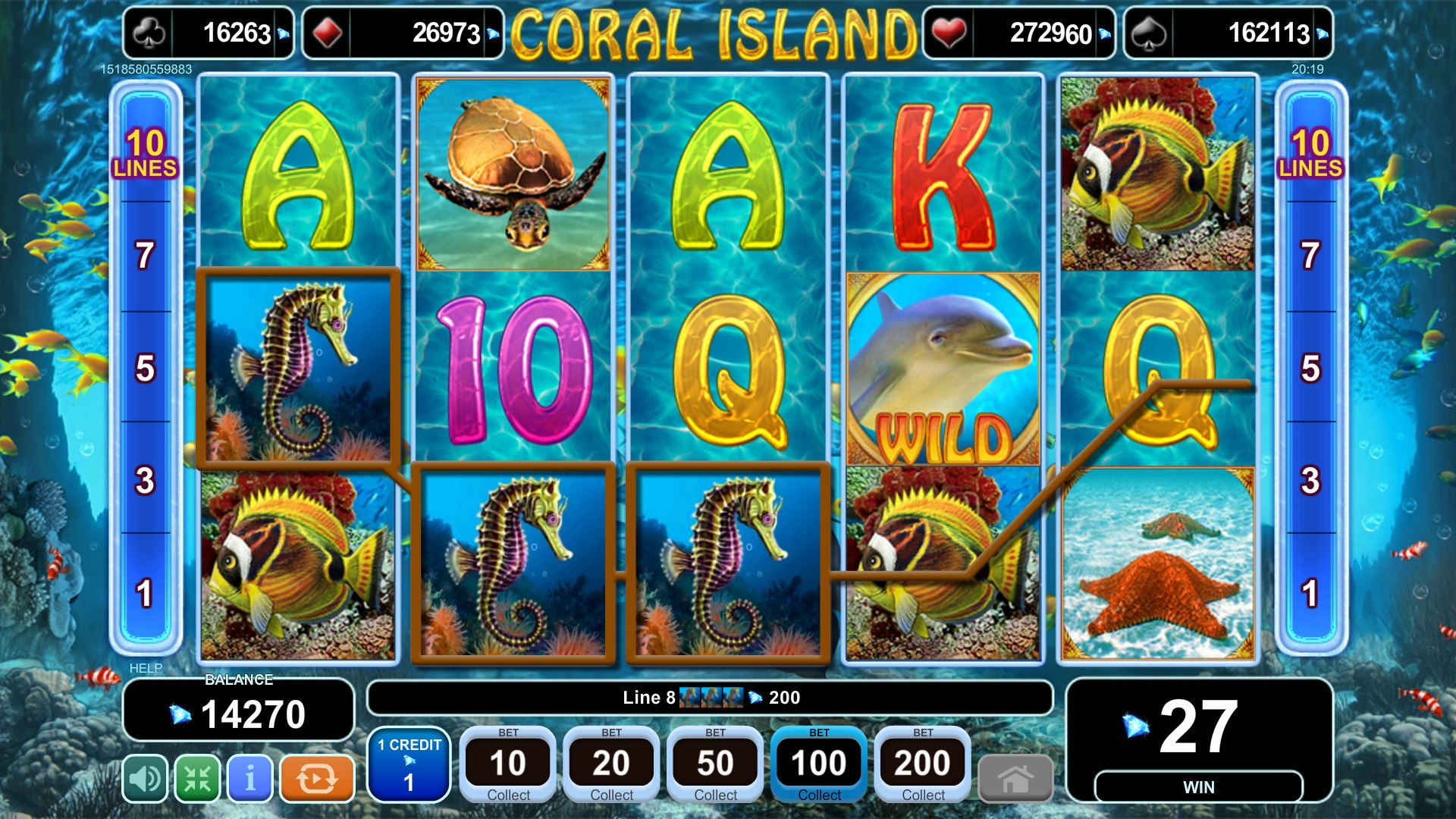
Task: Choose 7 lines on the left selector
Action: click(x=145, y=256)
